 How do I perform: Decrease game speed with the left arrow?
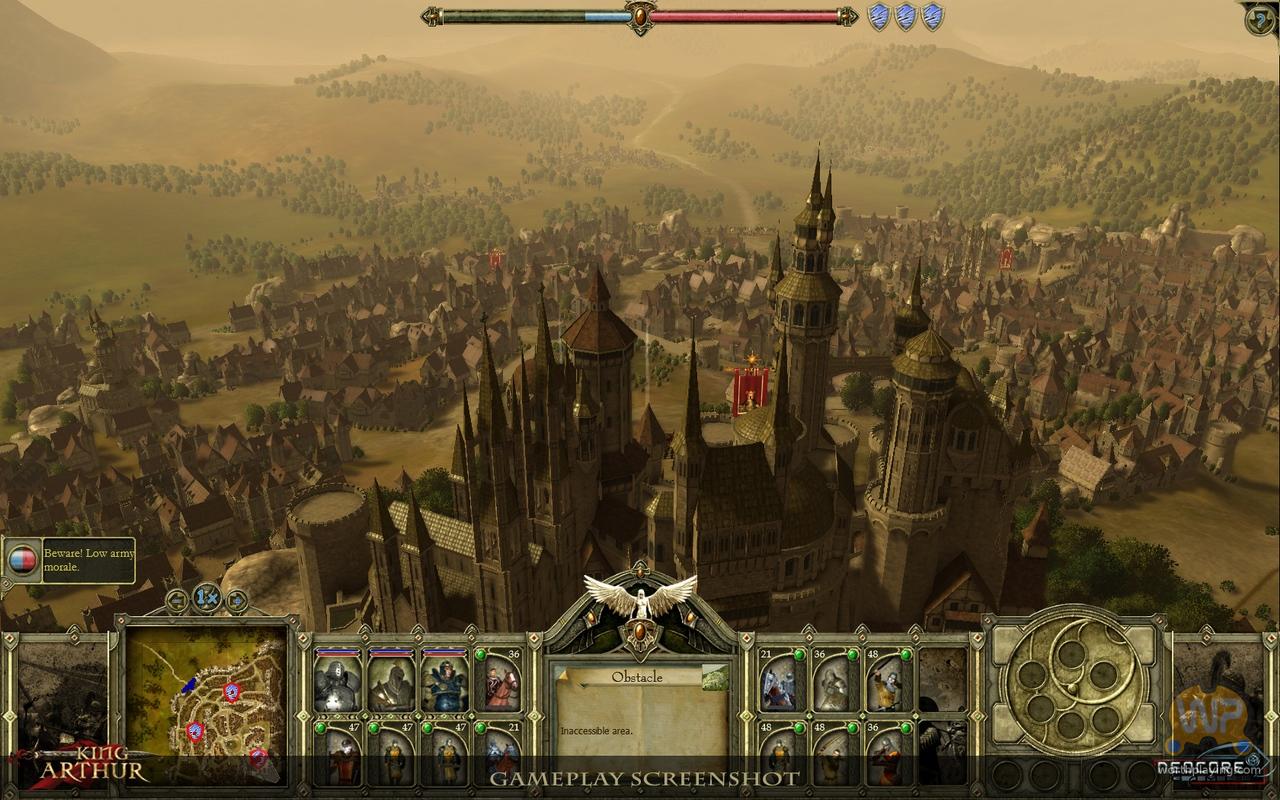[x=177, y=600]
